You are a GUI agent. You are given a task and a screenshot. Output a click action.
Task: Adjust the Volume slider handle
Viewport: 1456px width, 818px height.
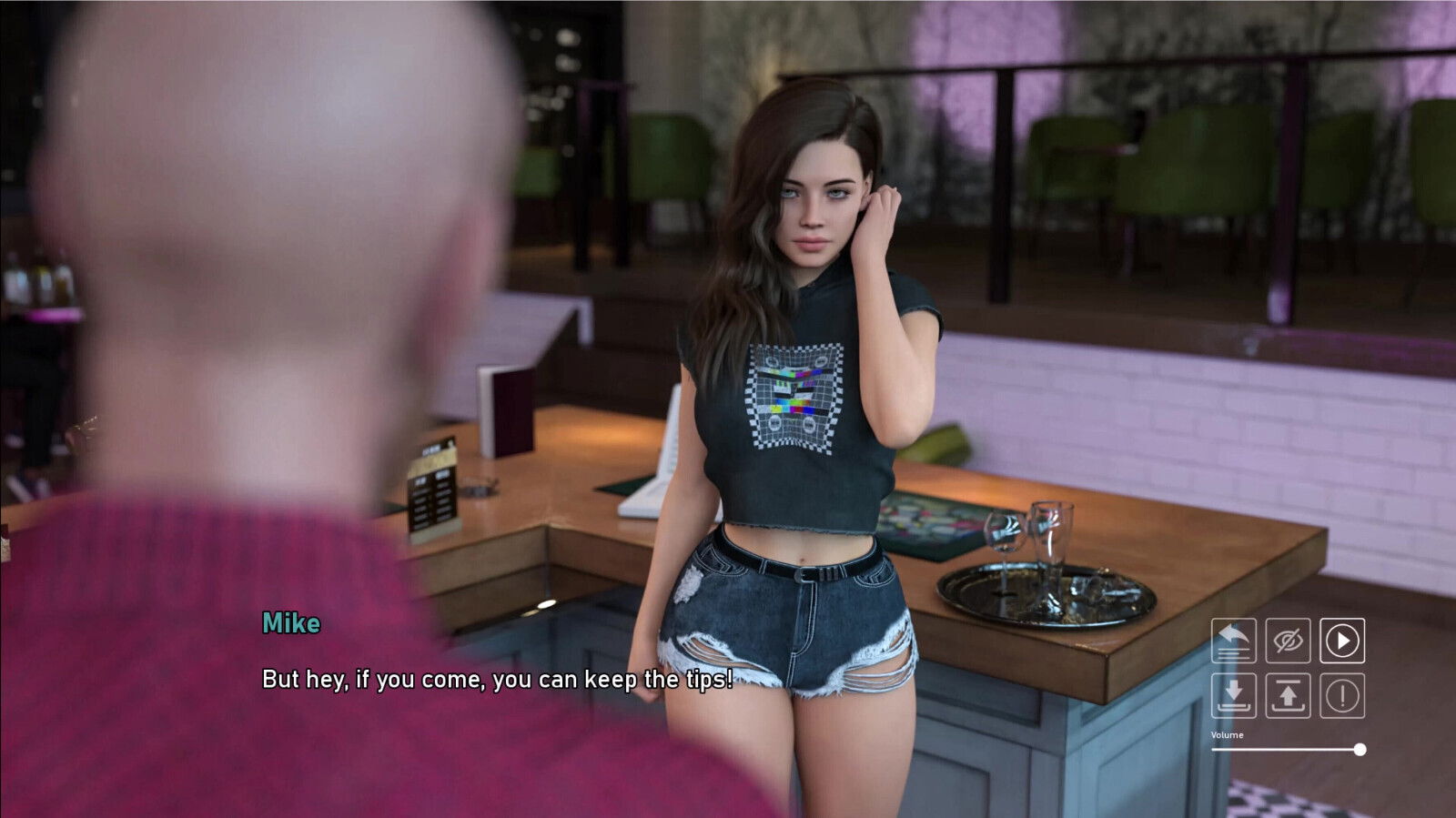point(1360,750)
